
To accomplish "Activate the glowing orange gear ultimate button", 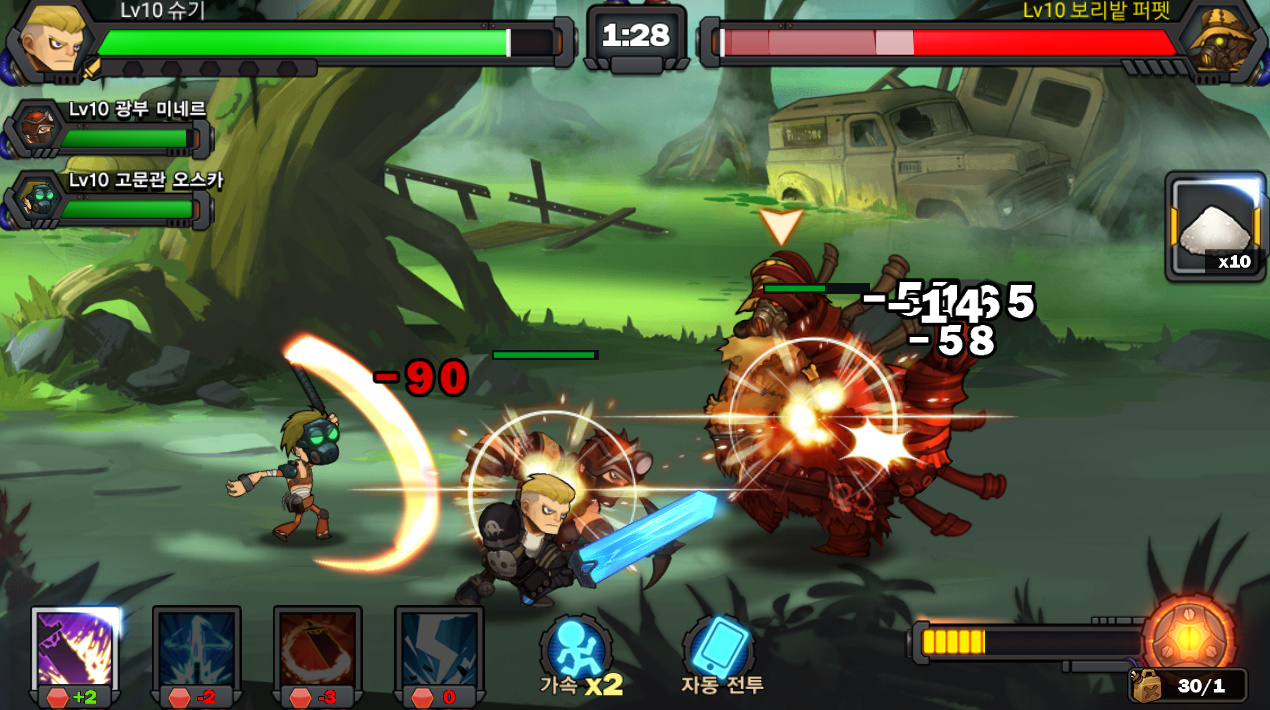I will (x=1189, y=636).
